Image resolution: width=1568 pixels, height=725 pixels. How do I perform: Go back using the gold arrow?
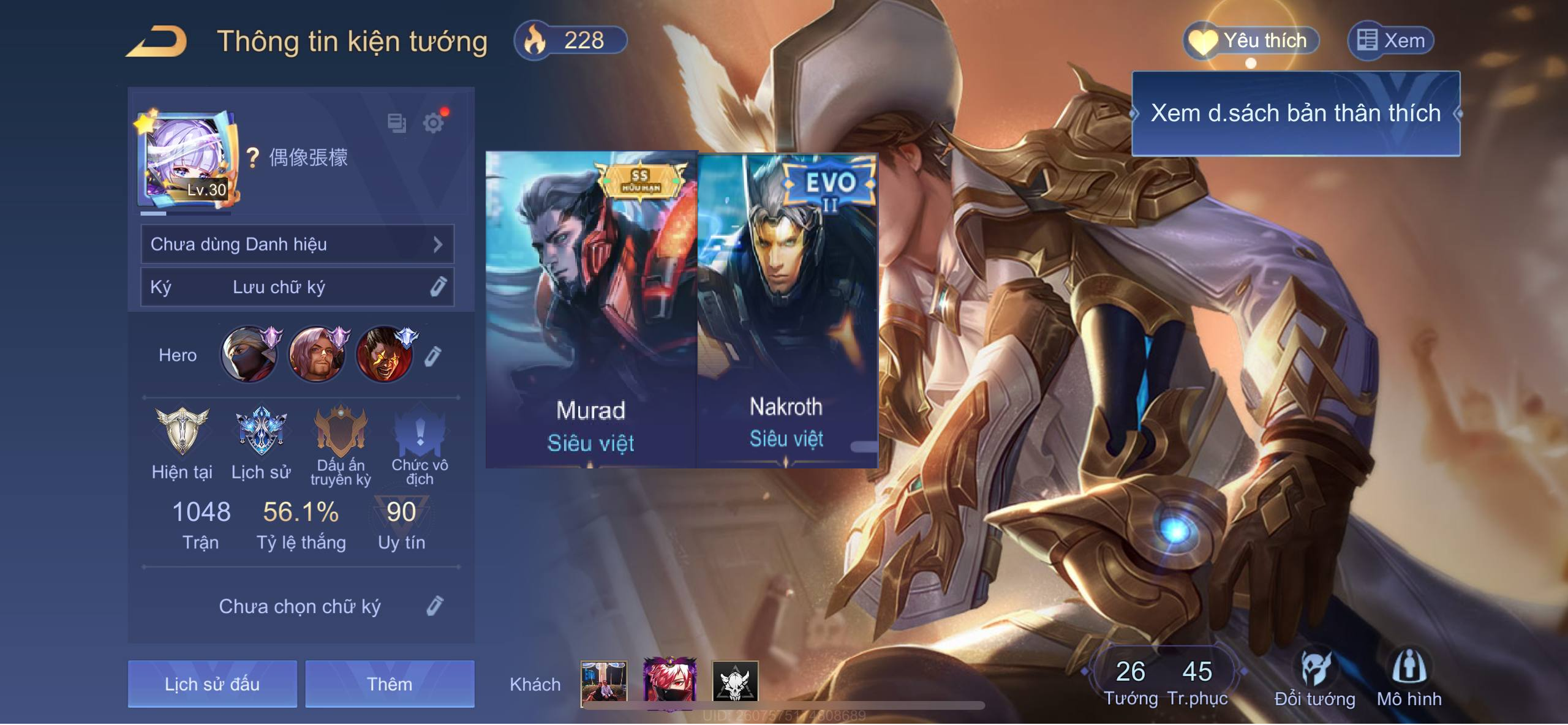[x=157, y=42]
